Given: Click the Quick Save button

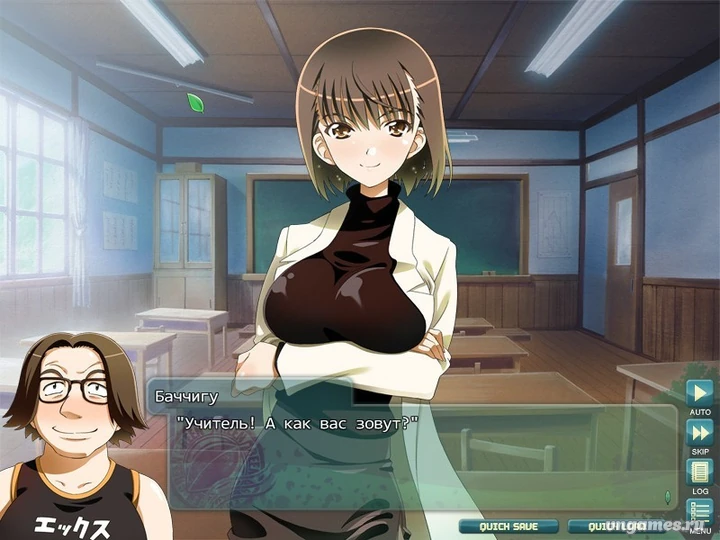Looking at the screenshot, I should coord(508,526).
